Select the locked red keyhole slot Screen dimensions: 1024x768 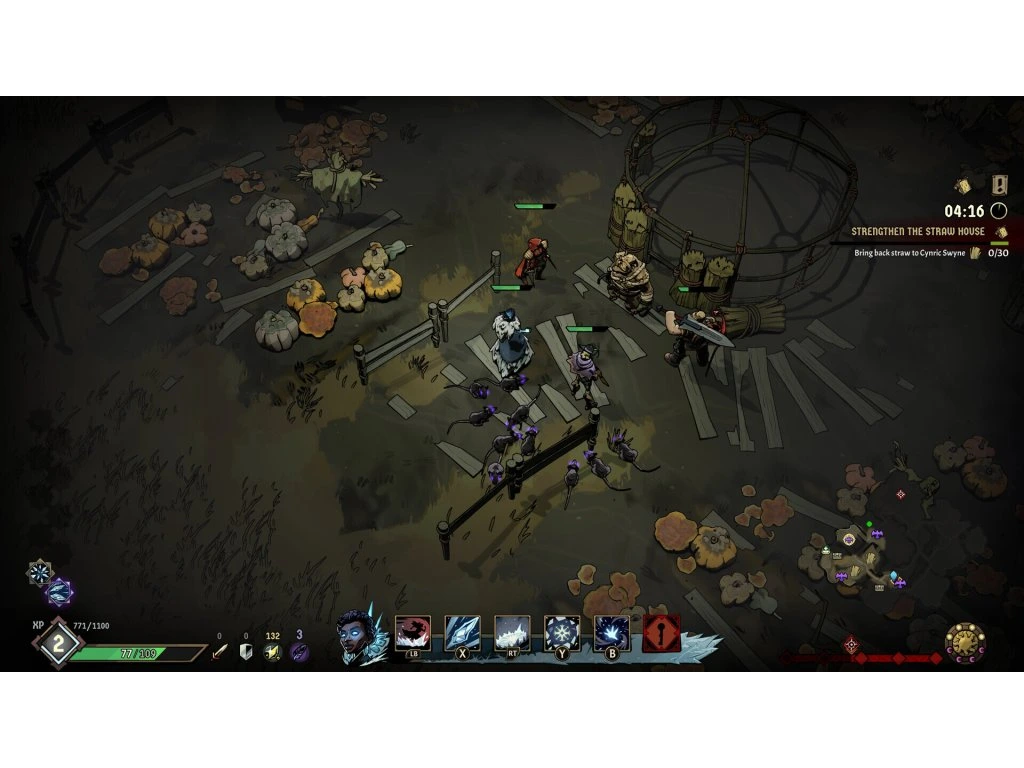click(x=662, y=633)
